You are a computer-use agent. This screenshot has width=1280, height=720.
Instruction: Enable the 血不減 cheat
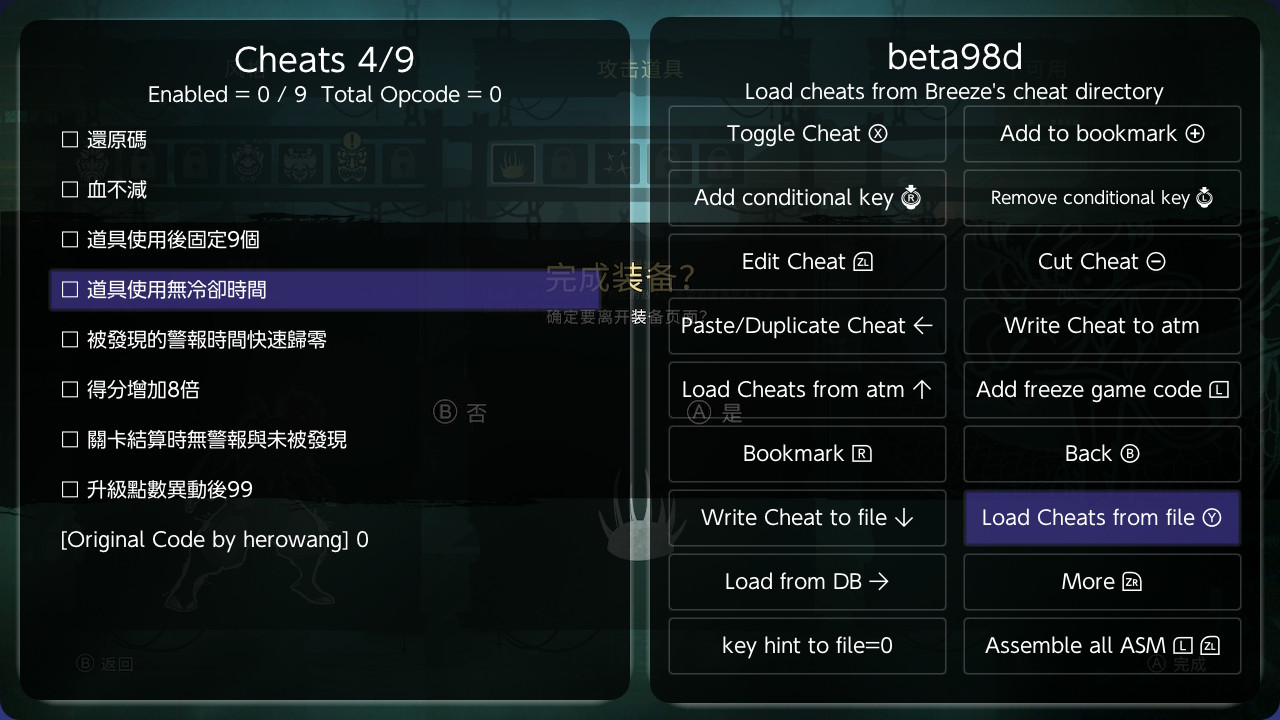click(x=69, y=189)
